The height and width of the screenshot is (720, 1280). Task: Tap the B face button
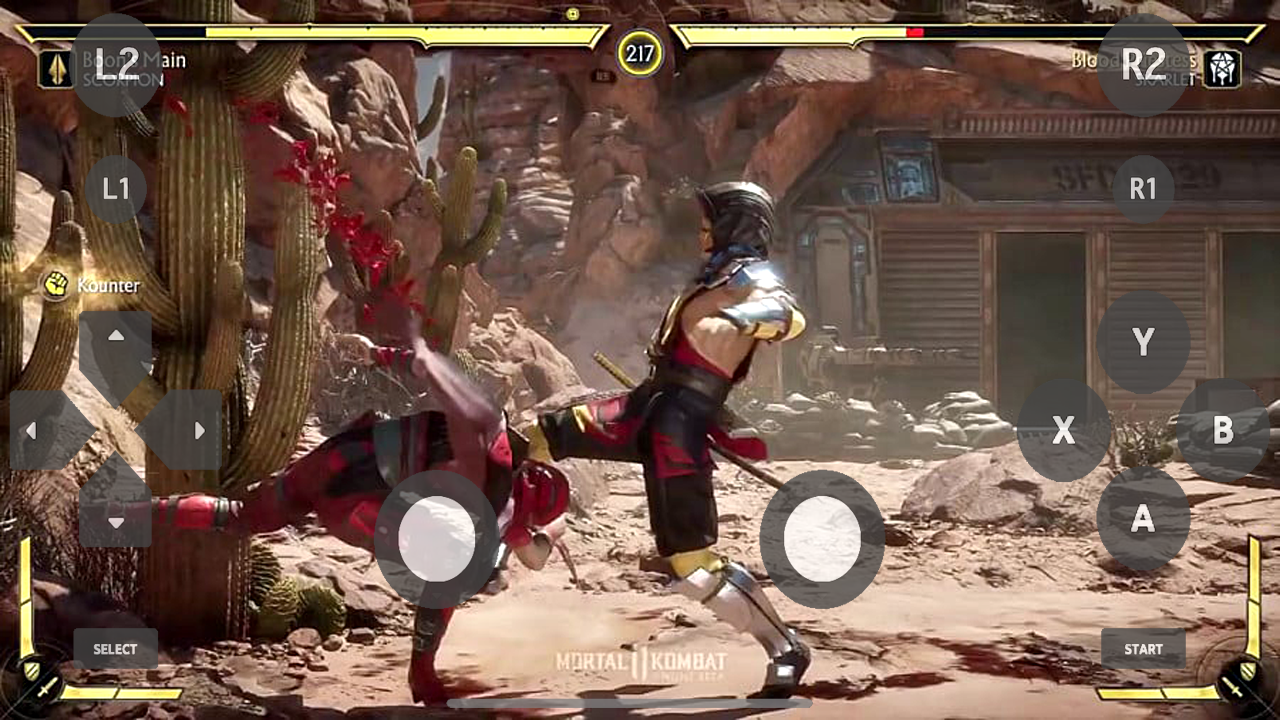[x=1223, y=431]
